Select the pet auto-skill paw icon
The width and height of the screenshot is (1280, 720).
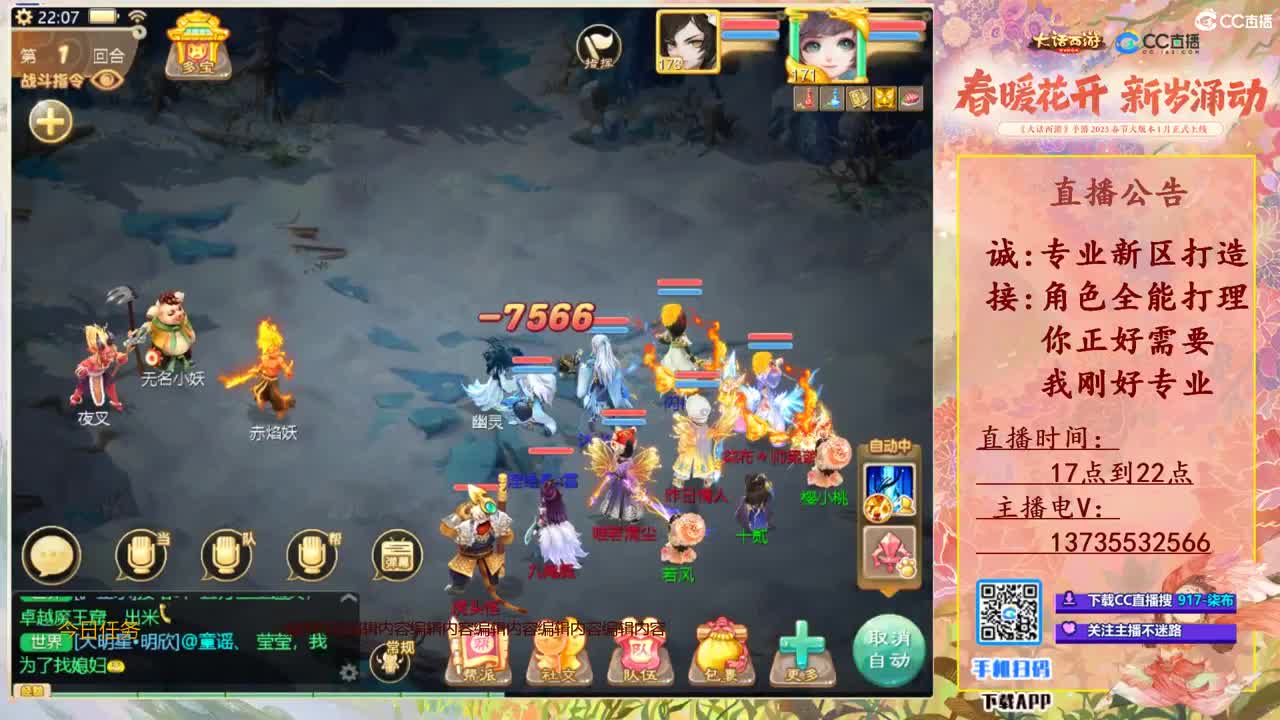click(x=907, y=567)
